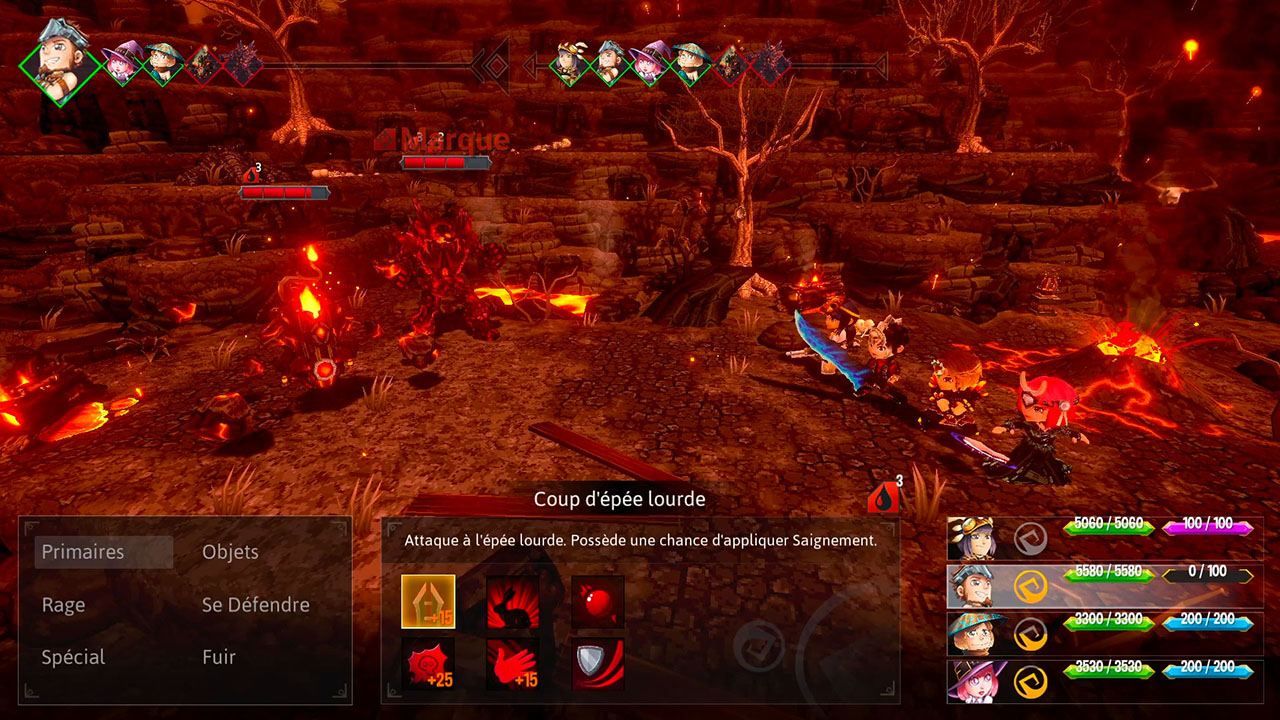The image size is (1280, 720).
Task: Choose Se Défendre to guard
Action: click(x=255, y=605)
